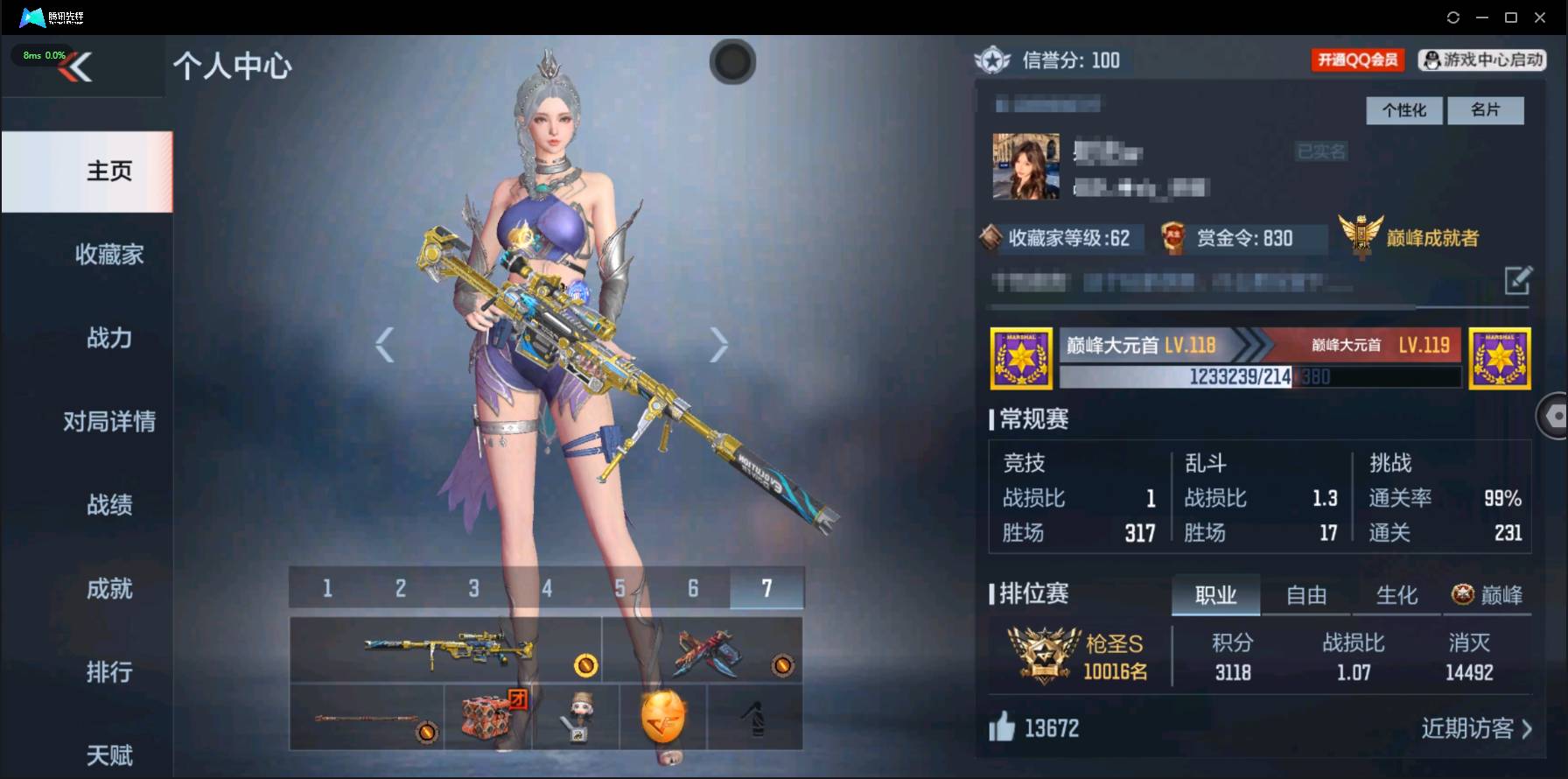Click the LV.118 experience progress bar
Image resolution: width=1568 pixels, height=779 pixels.
(1260, 376)
